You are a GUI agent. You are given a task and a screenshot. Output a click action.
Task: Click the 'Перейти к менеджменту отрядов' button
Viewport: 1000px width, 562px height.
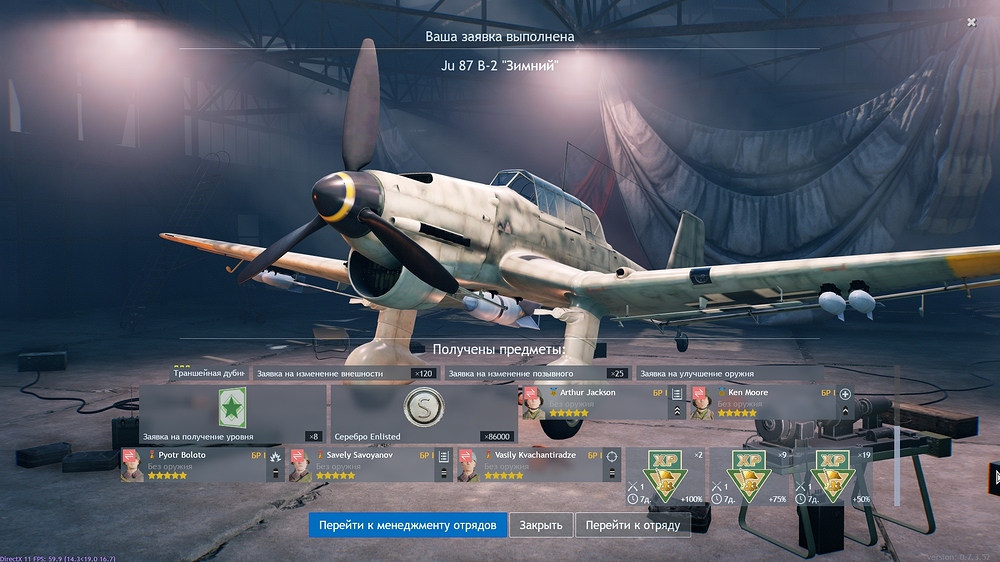click(407, 525)
